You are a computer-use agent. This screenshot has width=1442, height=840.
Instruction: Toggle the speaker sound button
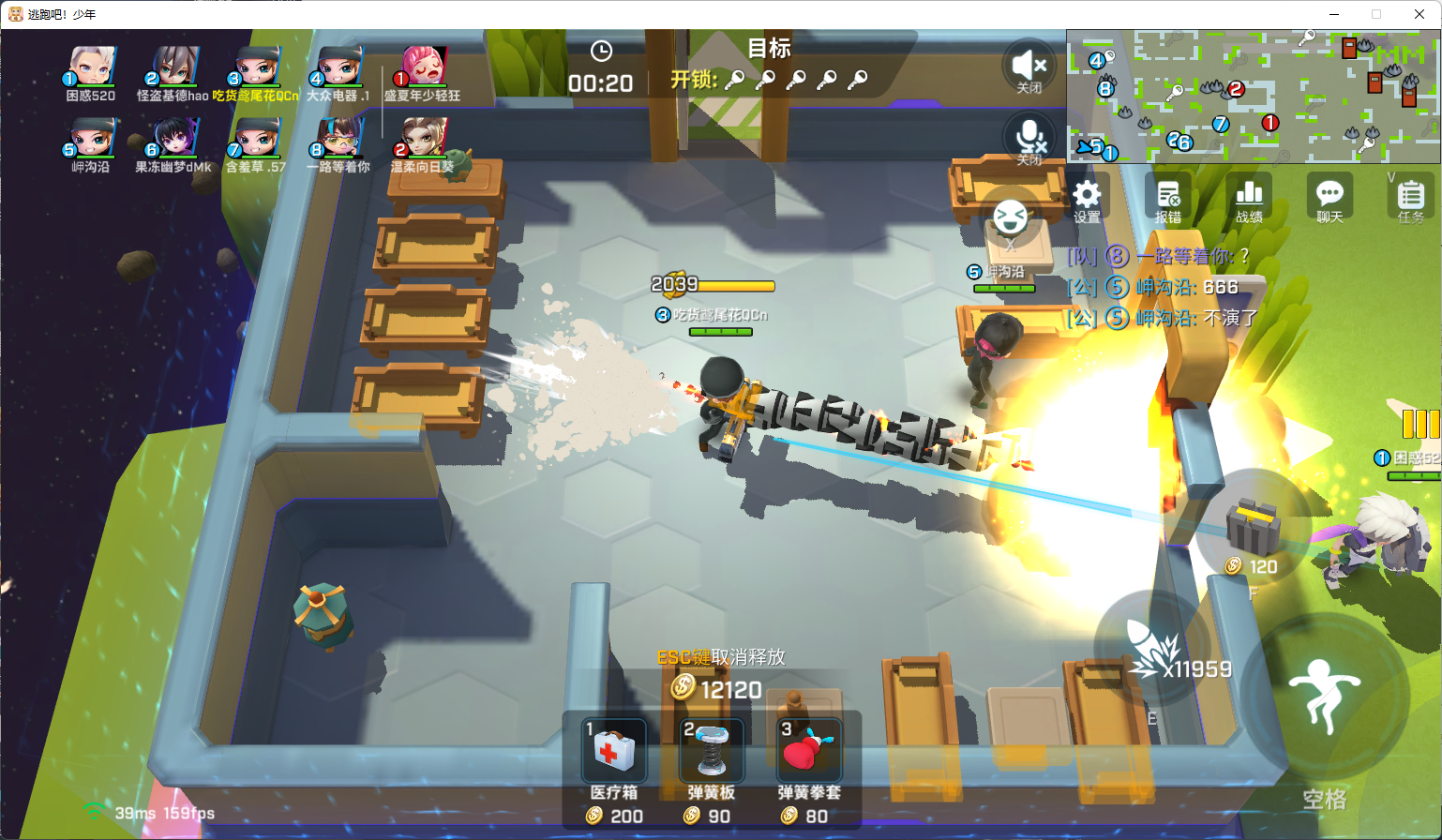click(x=1029, y=66)
